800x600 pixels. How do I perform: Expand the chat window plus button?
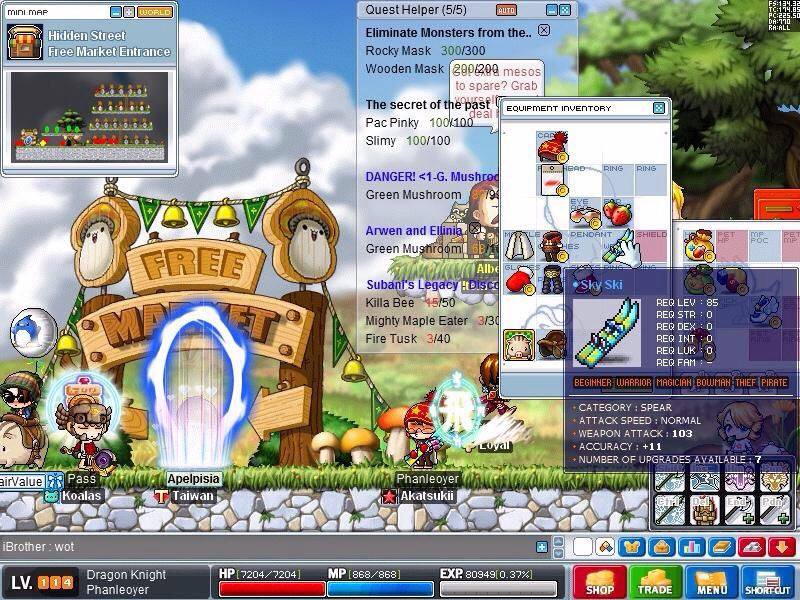[x=542, y=547]
